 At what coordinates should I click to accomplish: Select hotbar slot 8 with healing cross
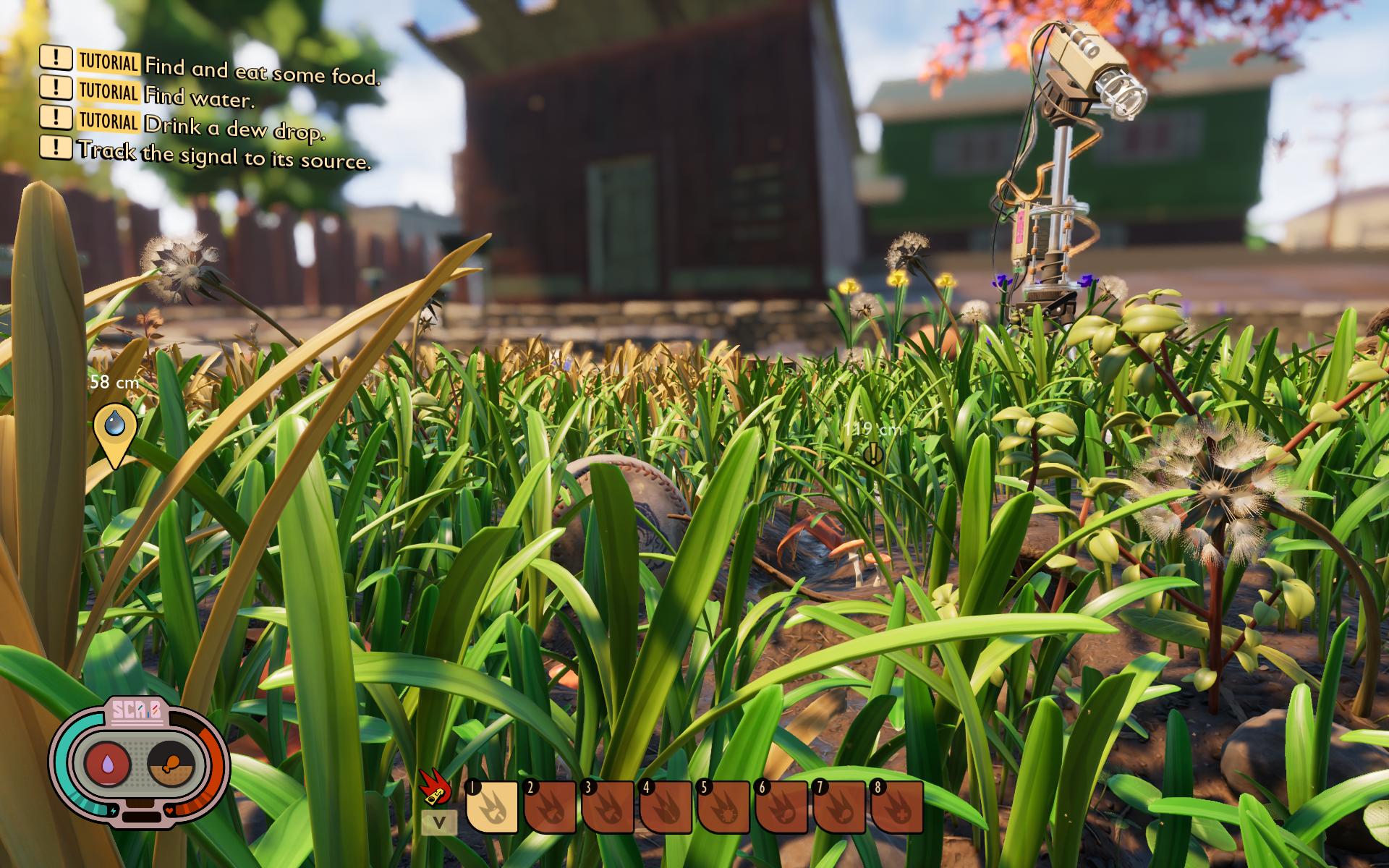click(898, 807)
